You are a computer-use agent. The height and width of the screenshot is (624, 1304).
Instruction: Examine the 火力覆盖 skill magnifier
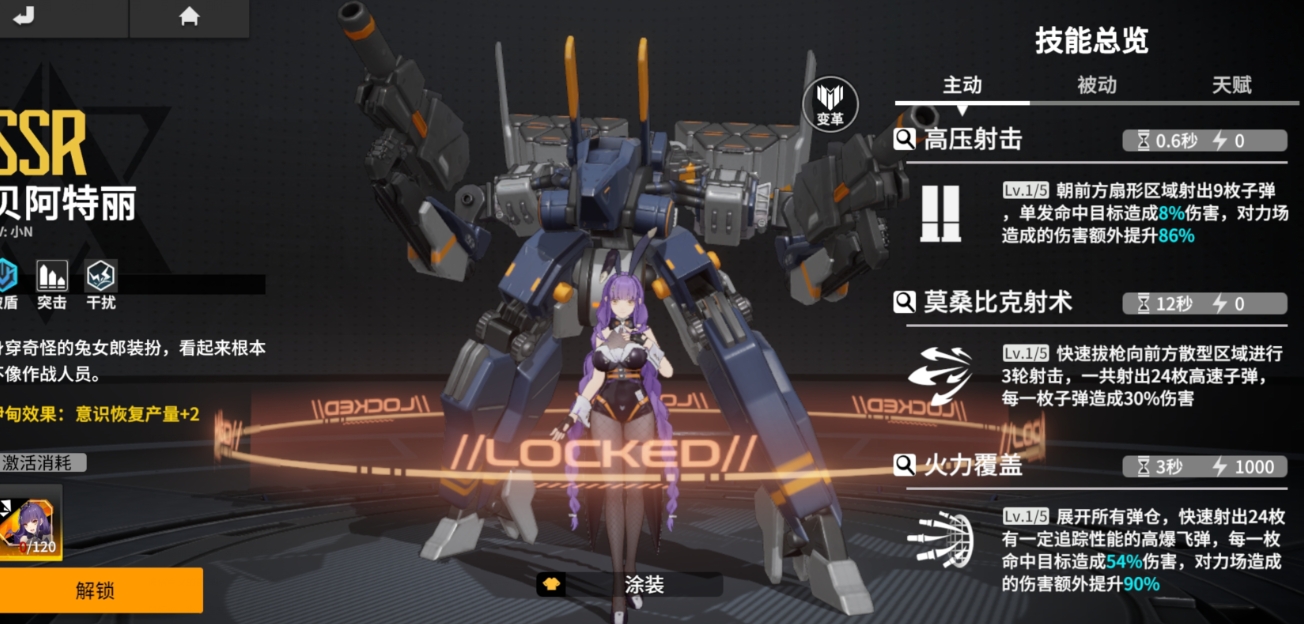905,465
